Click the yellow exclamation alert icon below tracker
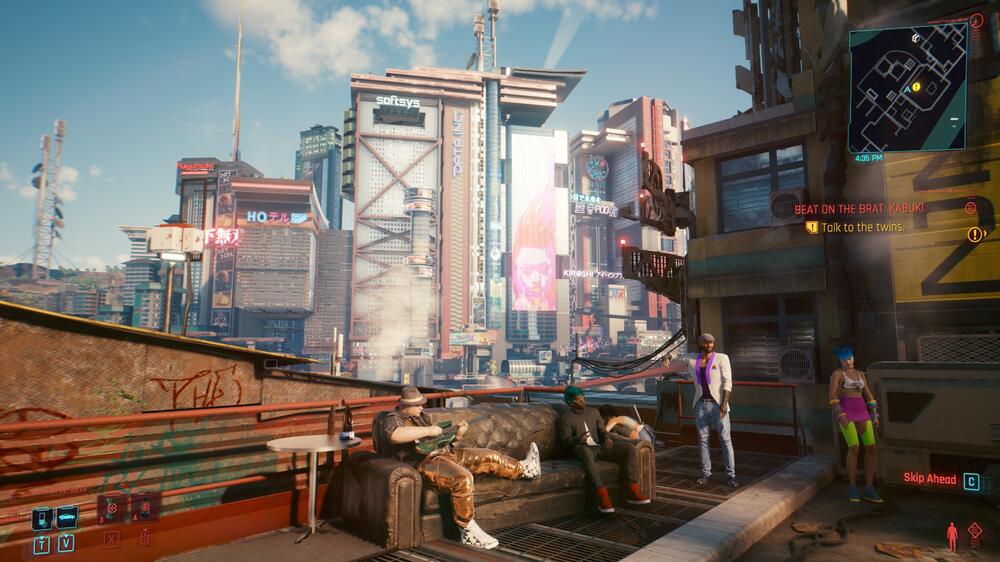The height and width of the screenshot is (562, 1000). click(x=975, y=235)
